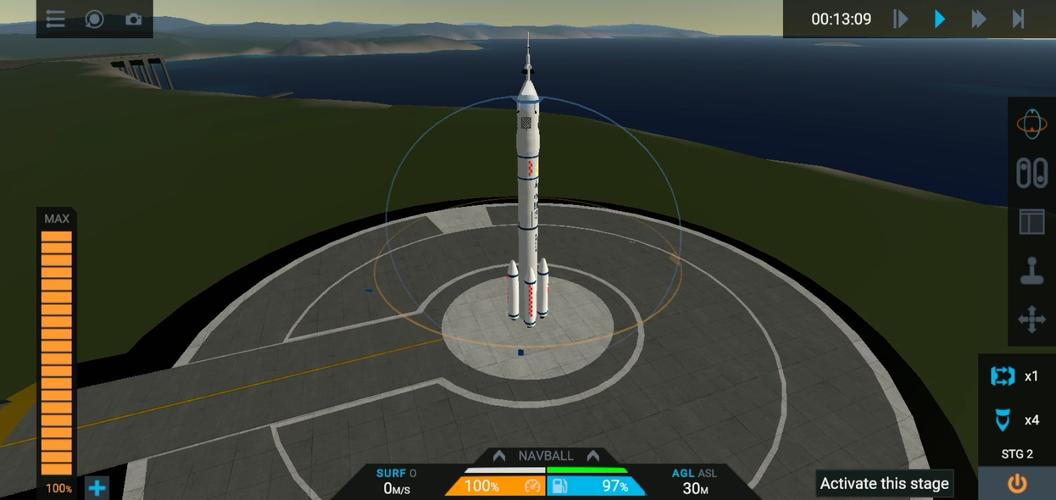The image size is (1056, 500).
Task: Set time warp to slow motion
Action: (x=901, y=19)
